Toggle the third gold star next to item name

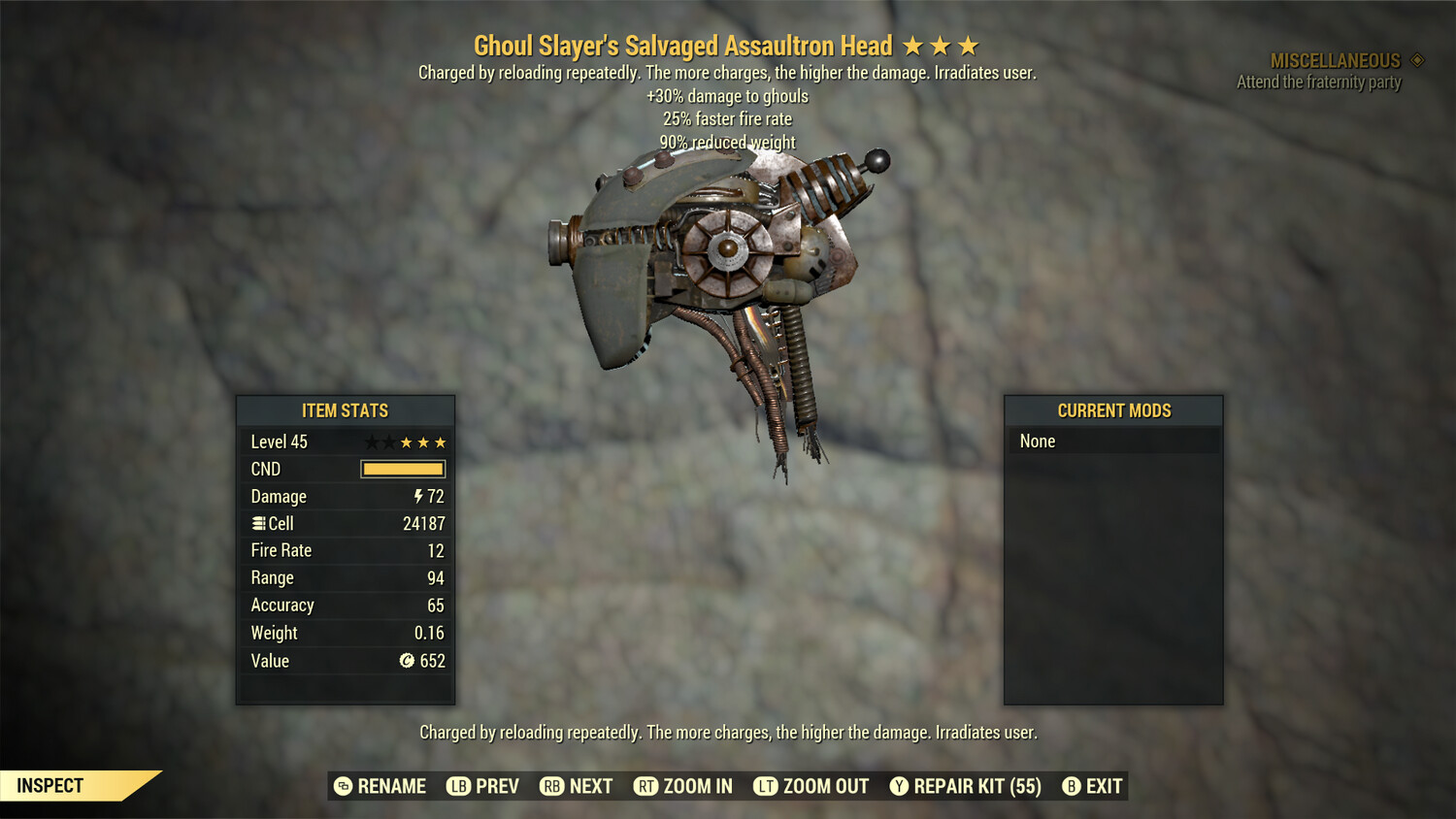pos(971,45)
